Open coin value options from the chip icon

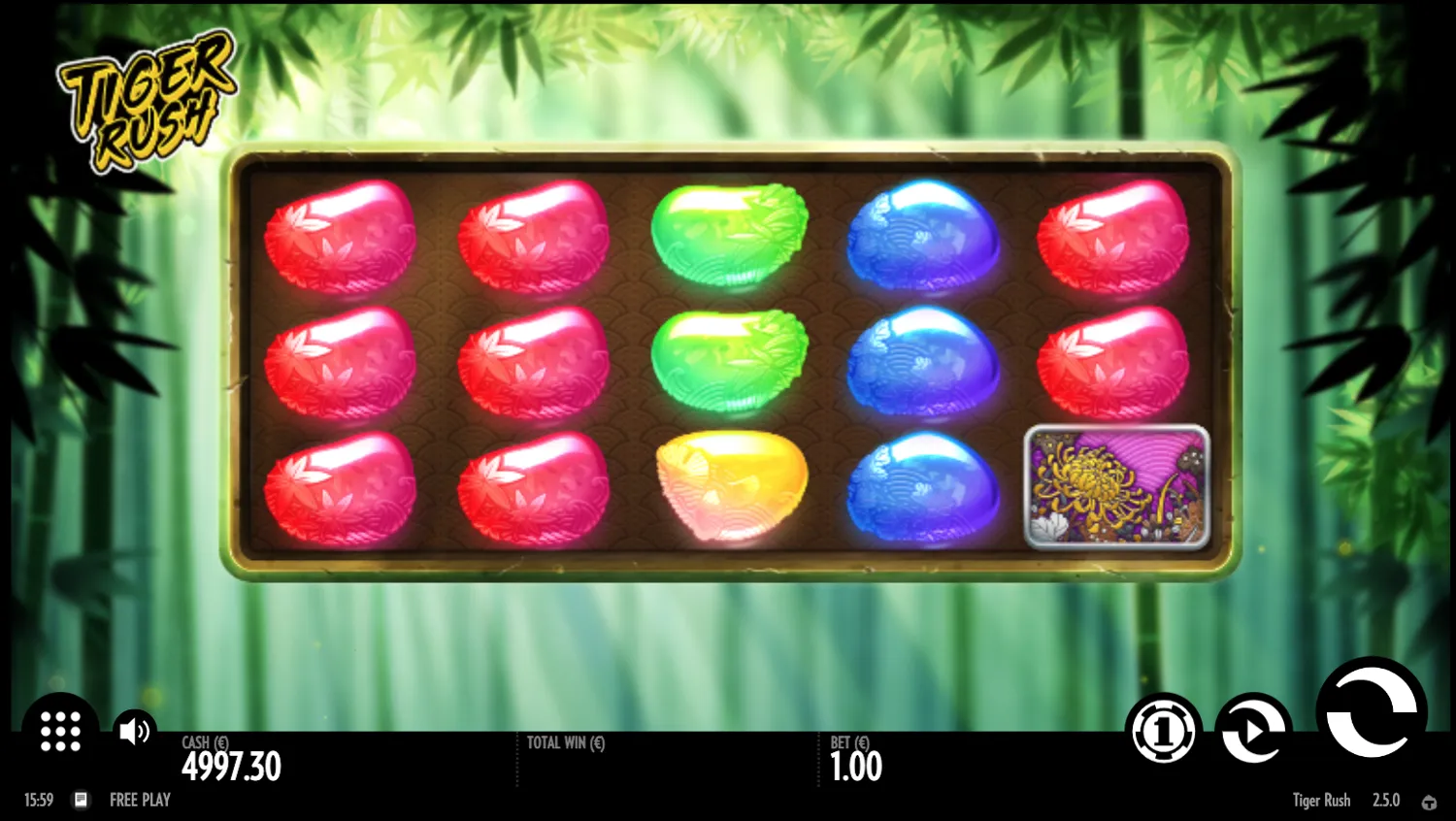pyautogui.click(x=1164, y=731)
